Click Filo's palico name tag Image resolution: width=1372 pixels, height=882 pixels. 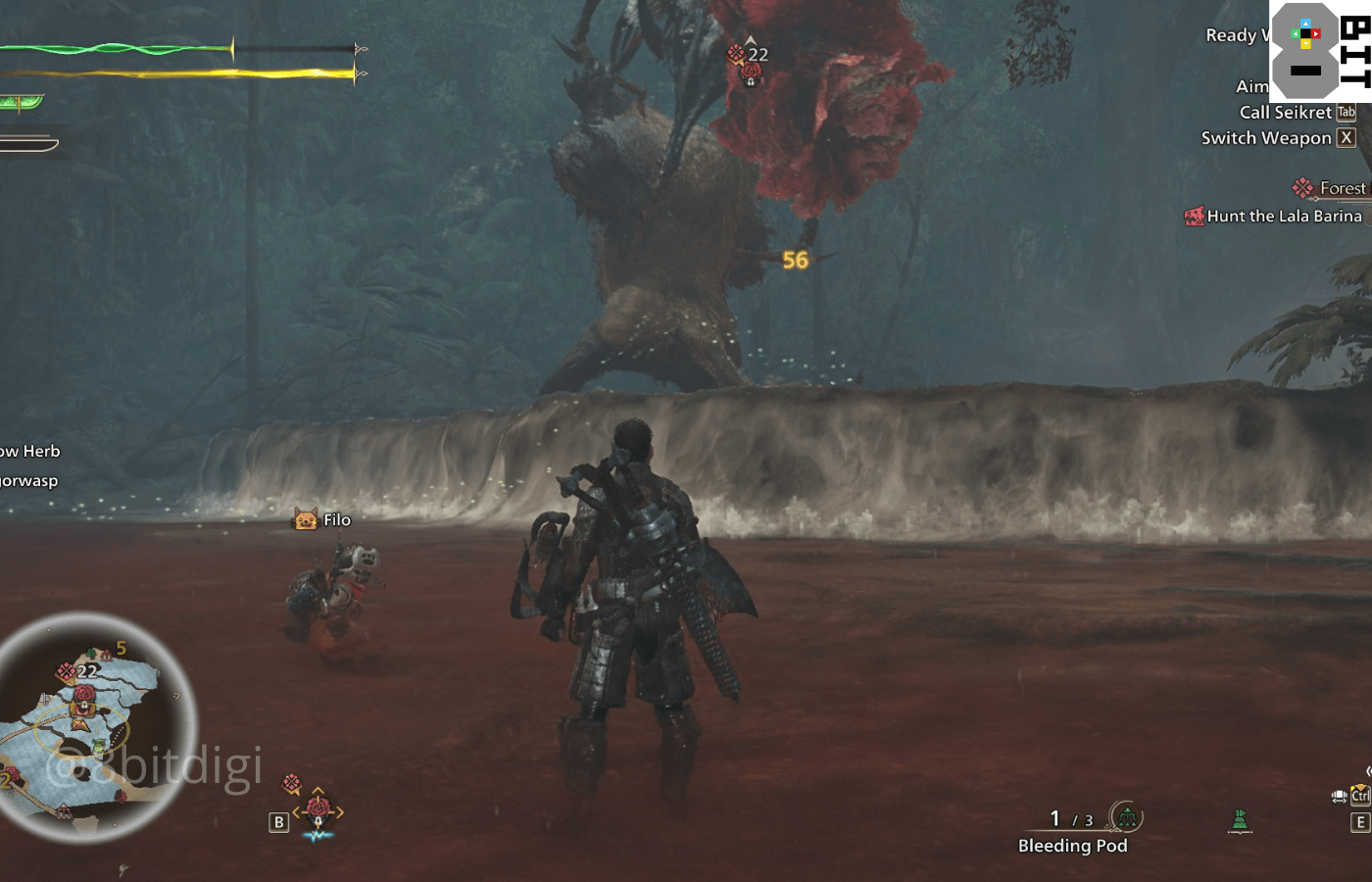click(335, 520)
